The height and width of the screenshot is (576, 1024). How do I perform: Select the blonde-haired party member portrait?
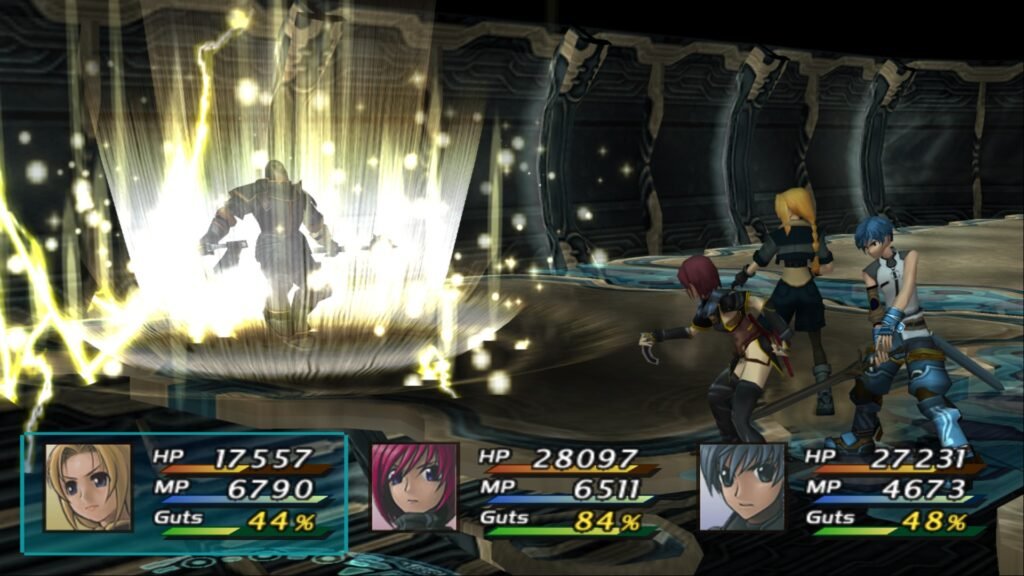pos(88,487)
